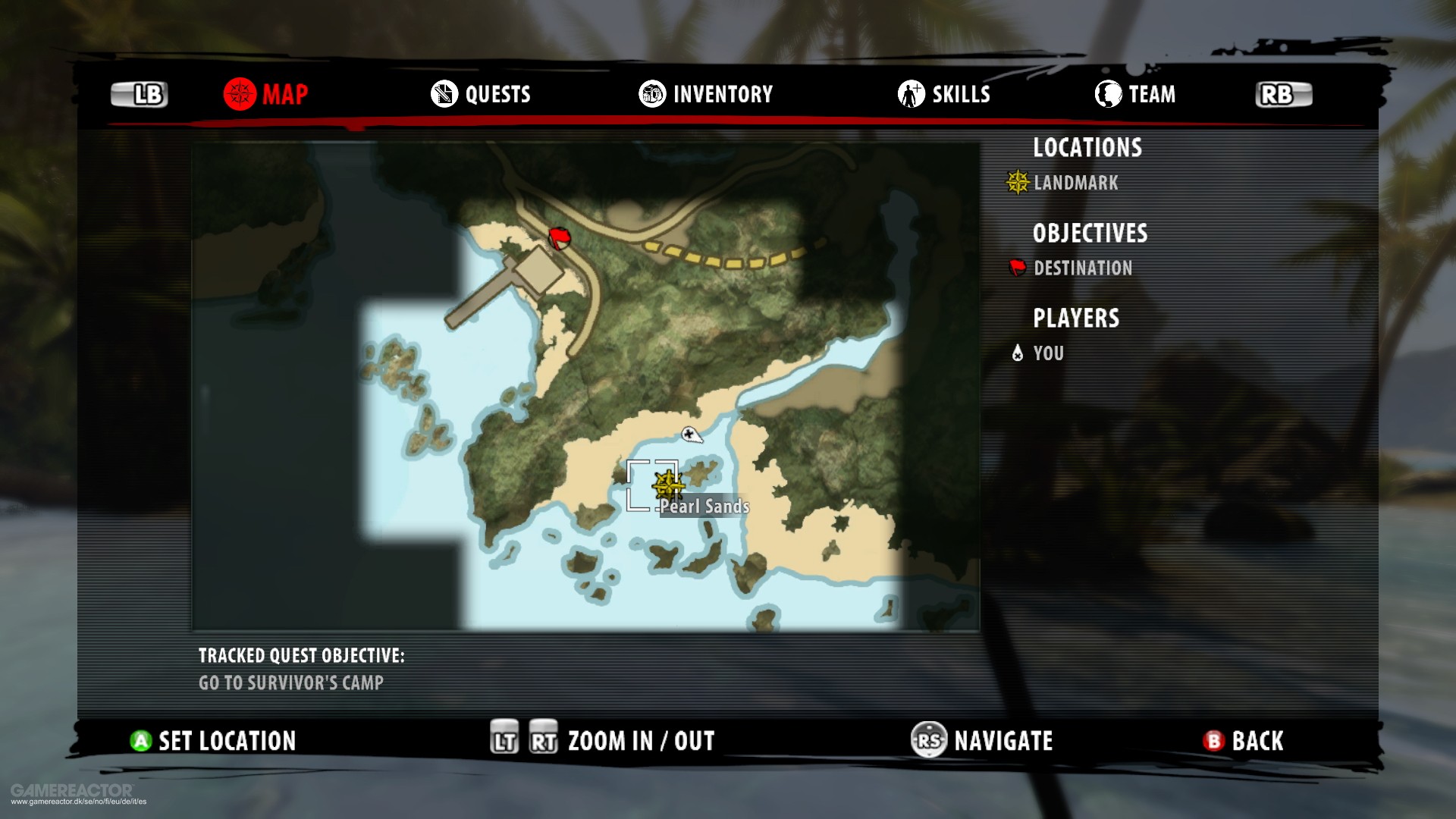Screen dimensions: 1456x819
Task: Select the Pearl Sands landmark marker
Action: point(667,485)
